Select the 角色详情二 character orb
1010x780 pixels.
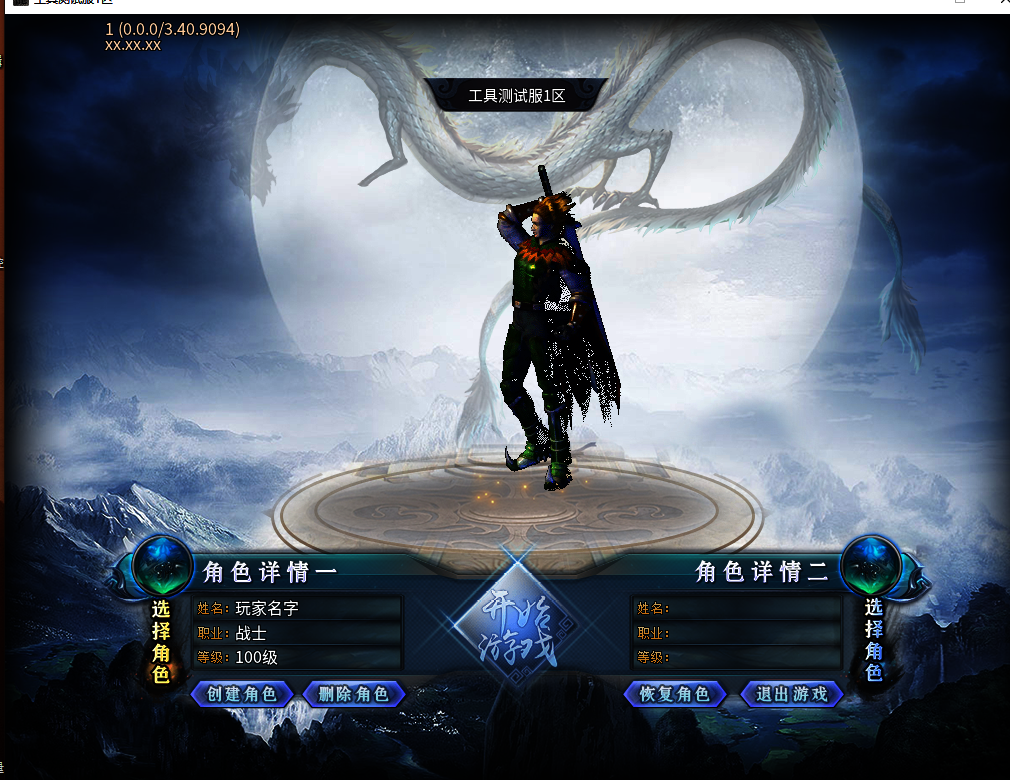click(x=871, y=566)
